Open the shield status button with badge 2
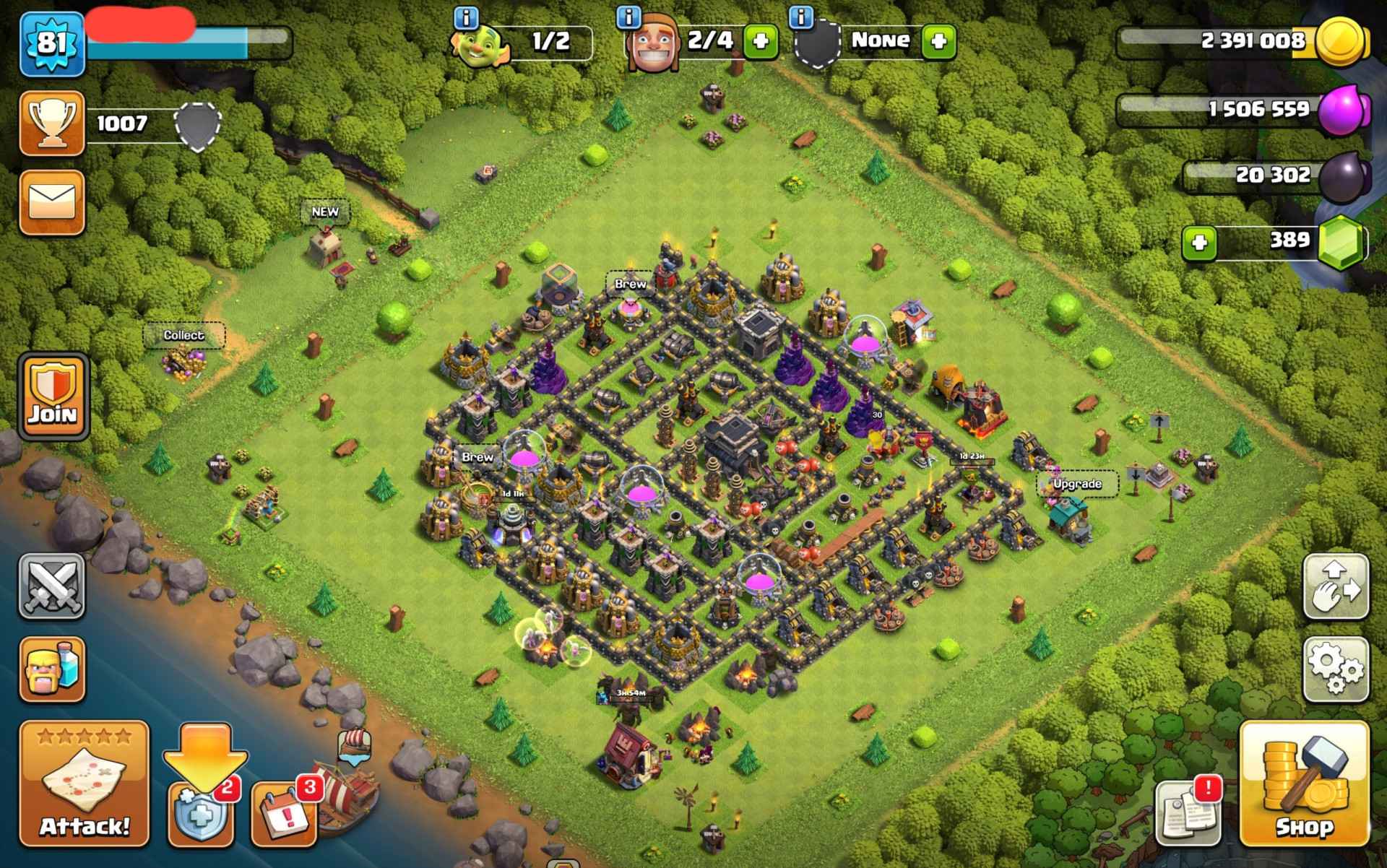This screenshot has height=868, width=1387. [x=202, y=812]
